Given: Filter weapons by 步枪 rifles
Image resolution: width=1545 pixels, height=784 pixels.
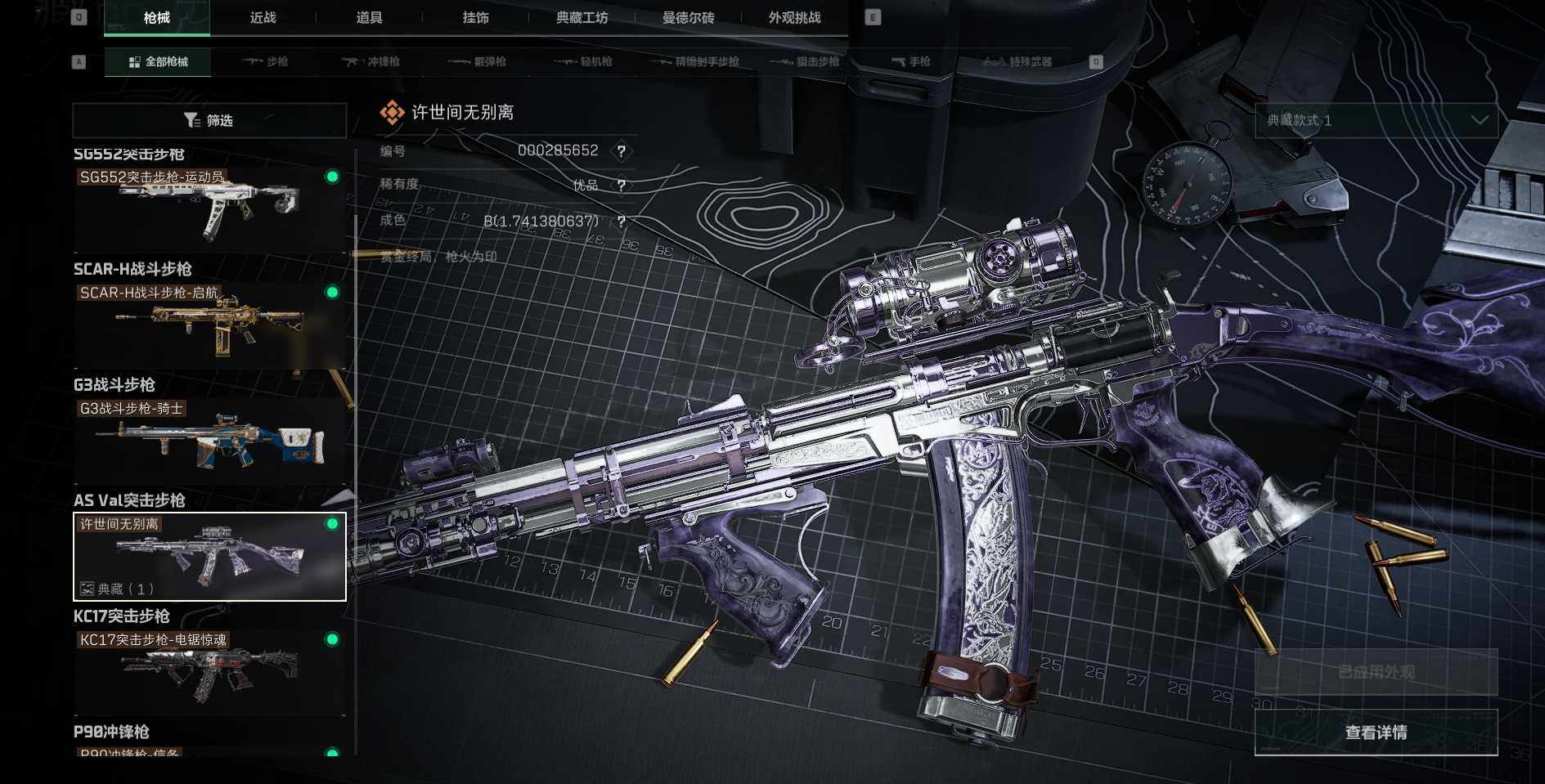Looking at the screenshot, I should [x=265, y=62].
